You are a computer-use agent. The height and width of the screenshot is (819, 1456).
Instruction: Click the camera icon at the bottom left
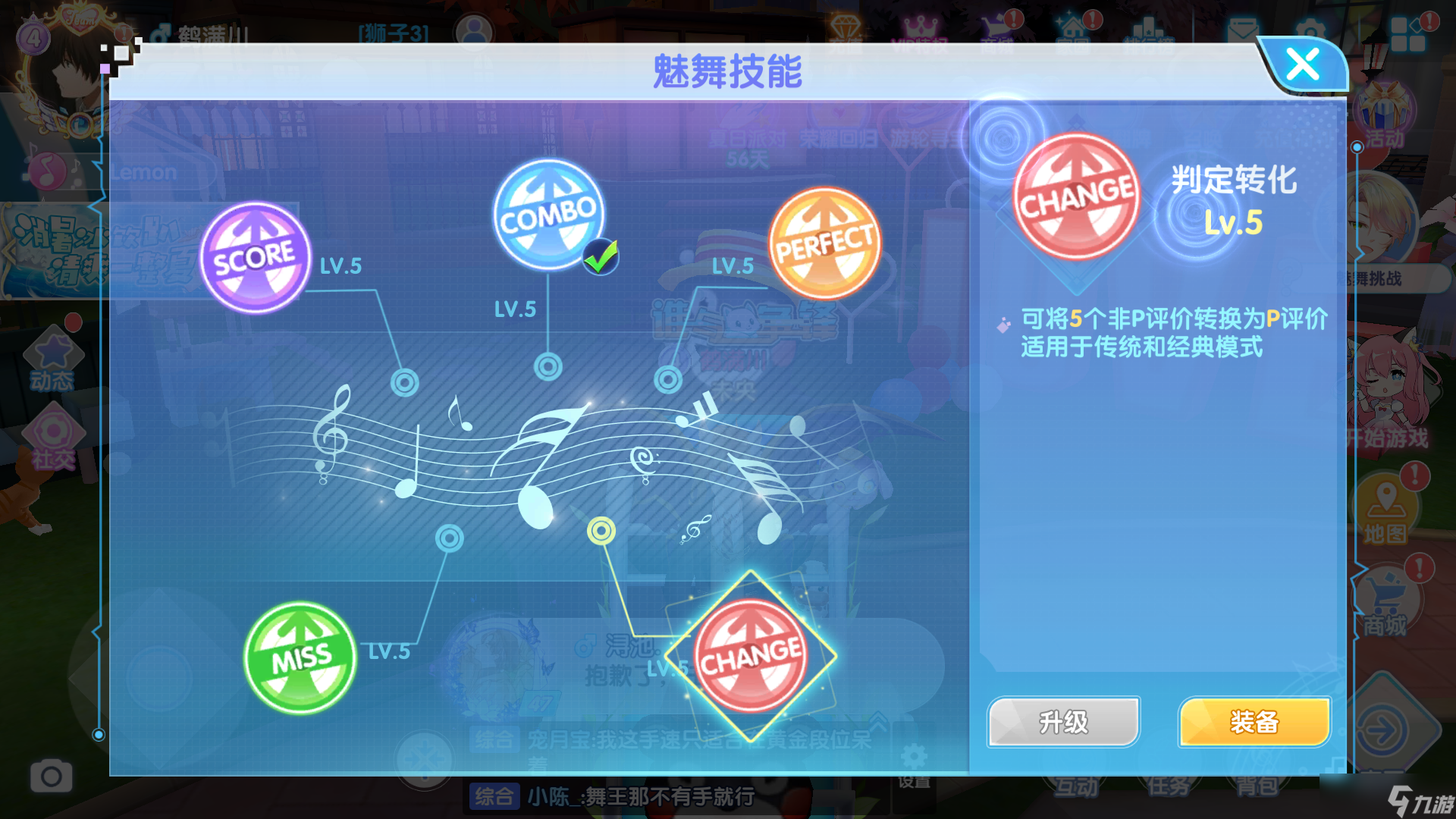[50, 777]
